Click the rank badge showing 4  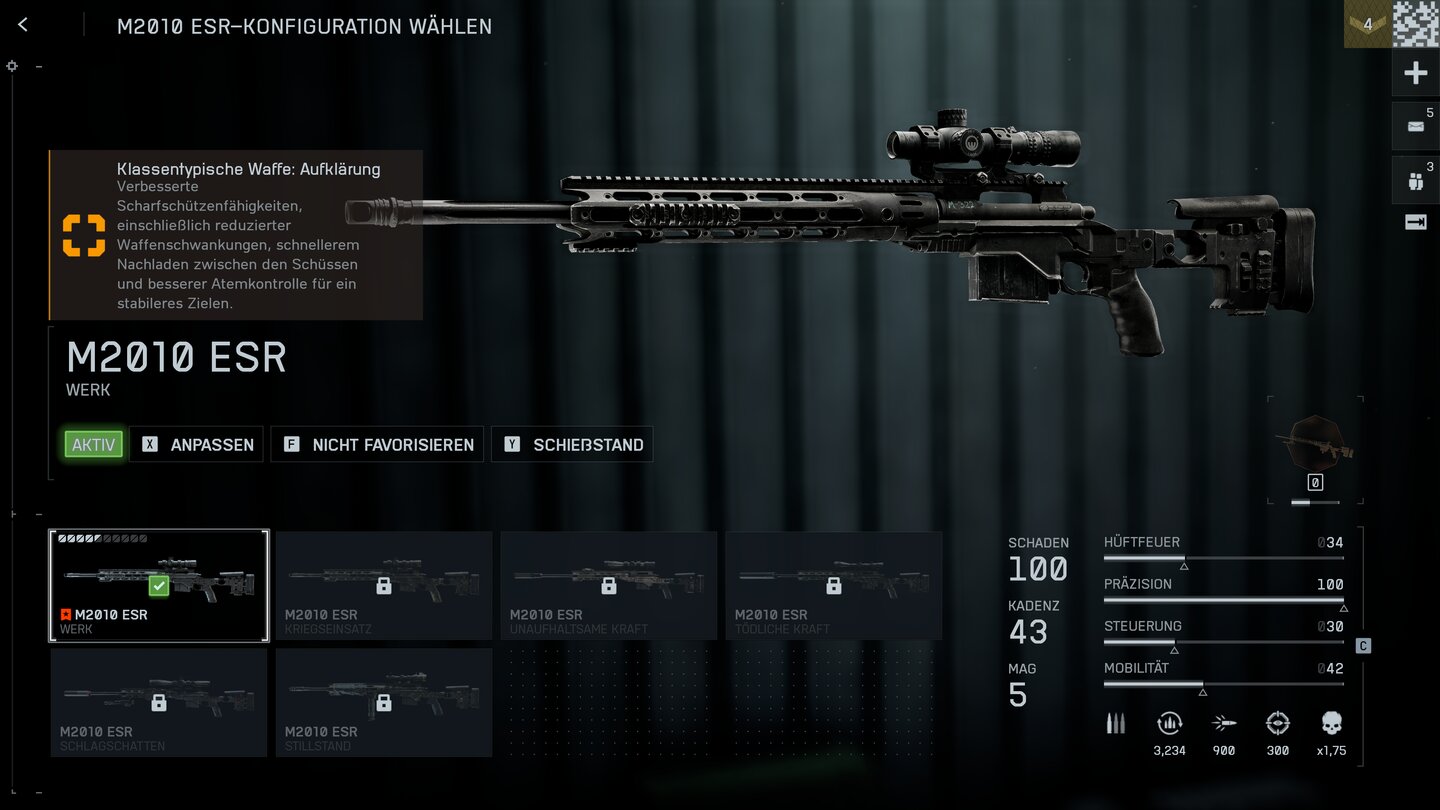pyautogui.click(x=1367, y=24)
